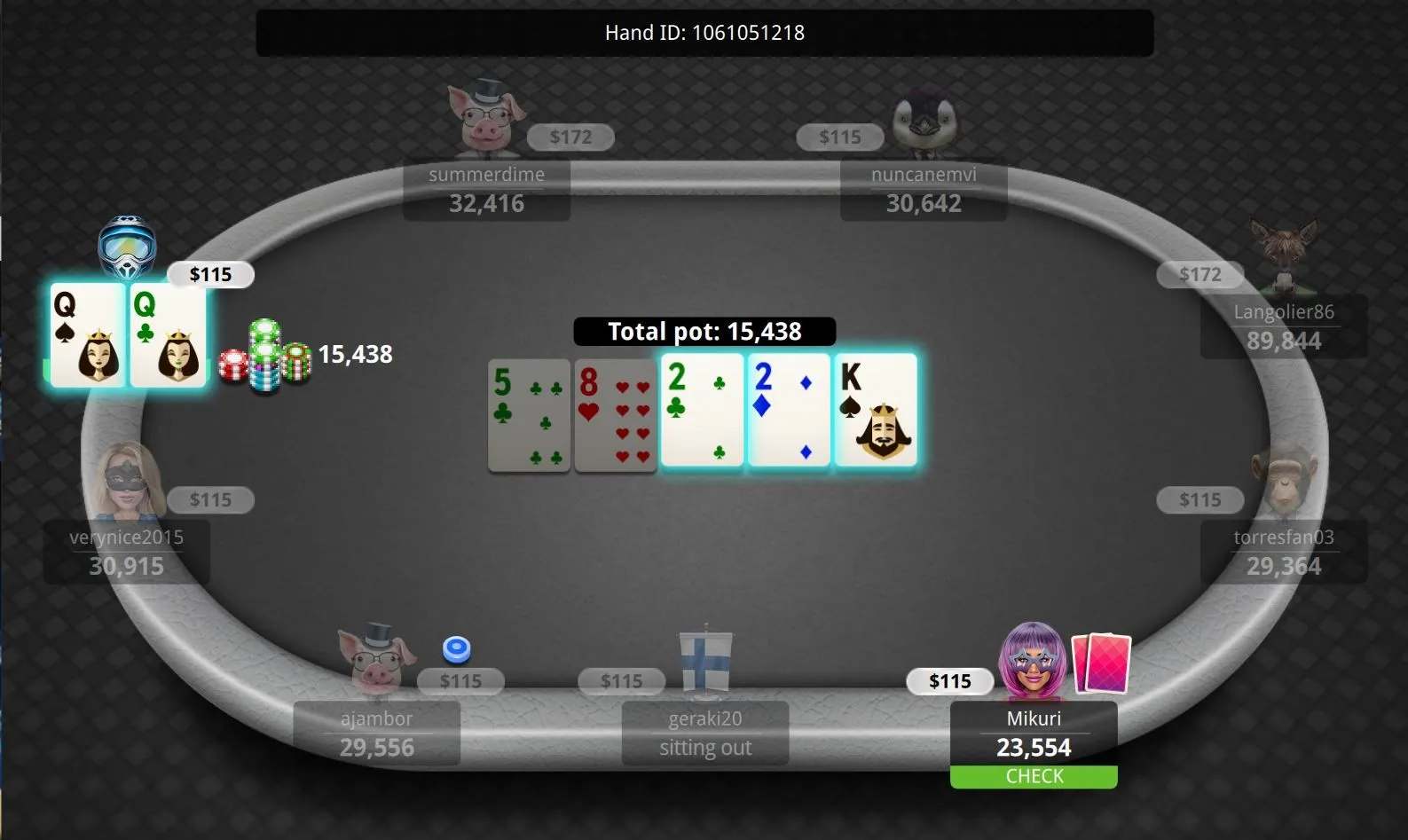Click the eight of hearts board card
This screenshot has width=1408, height=840.
615,415
